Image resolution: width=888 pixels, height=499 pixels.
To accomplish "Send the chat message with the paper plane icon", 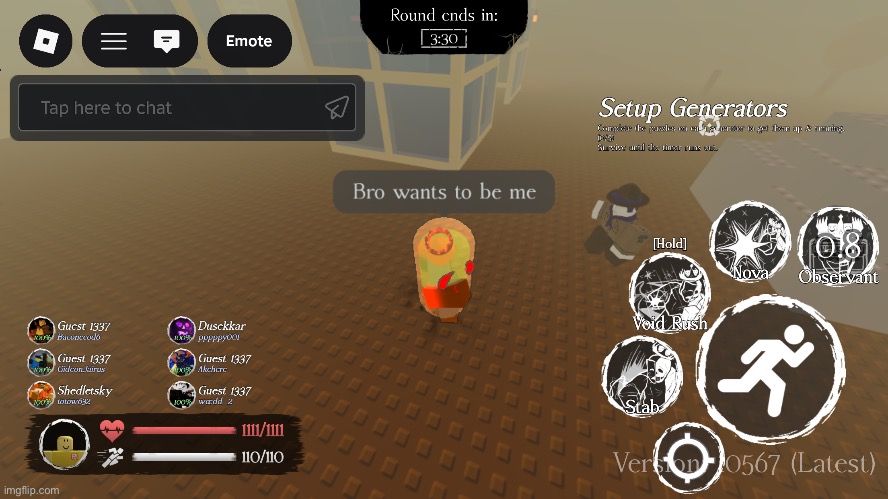I will [337, 108].
